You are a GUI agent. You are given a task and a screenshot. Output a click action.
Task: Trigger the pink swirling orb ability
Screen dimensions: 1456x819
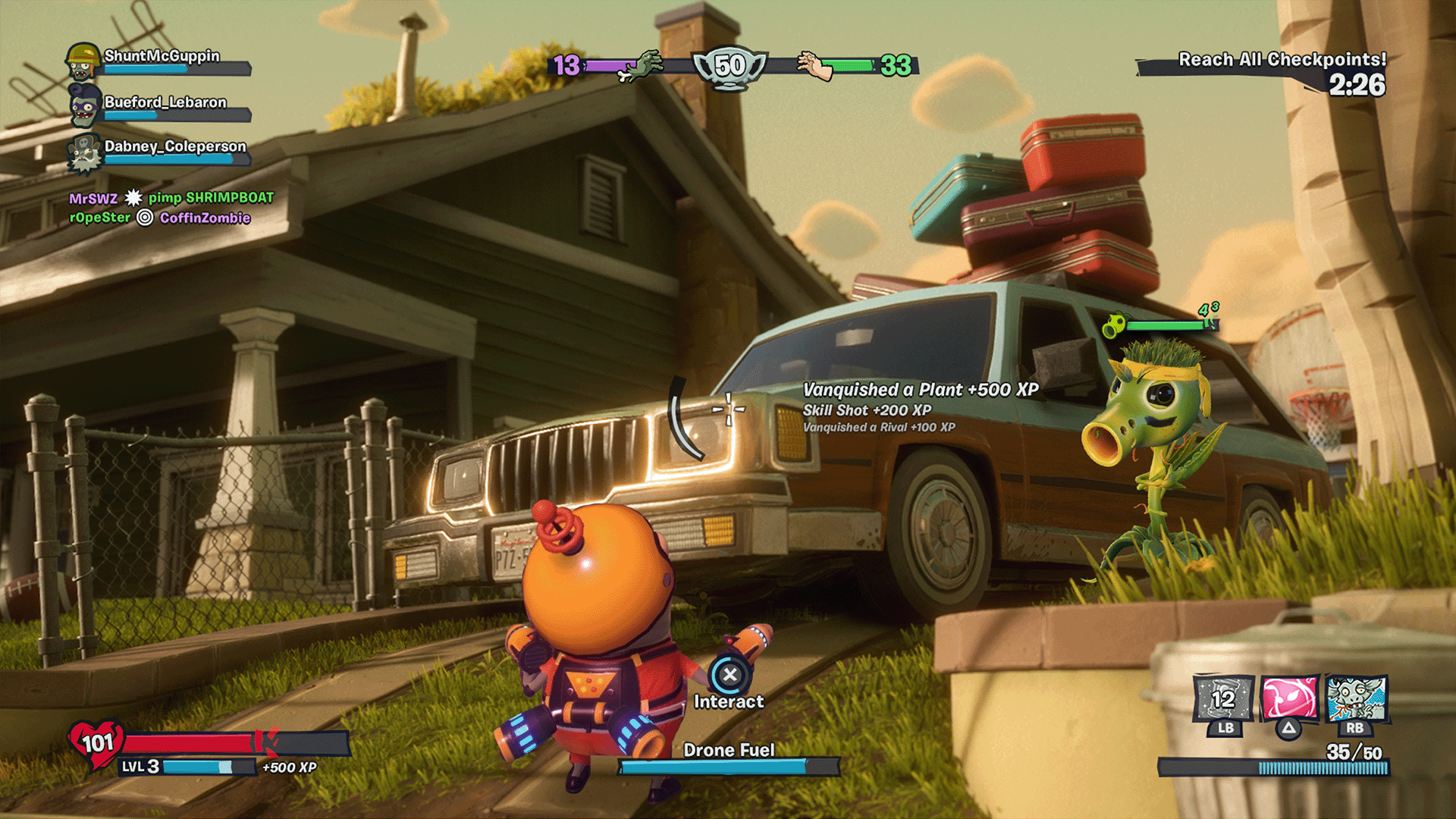(x=1289, y=698)
